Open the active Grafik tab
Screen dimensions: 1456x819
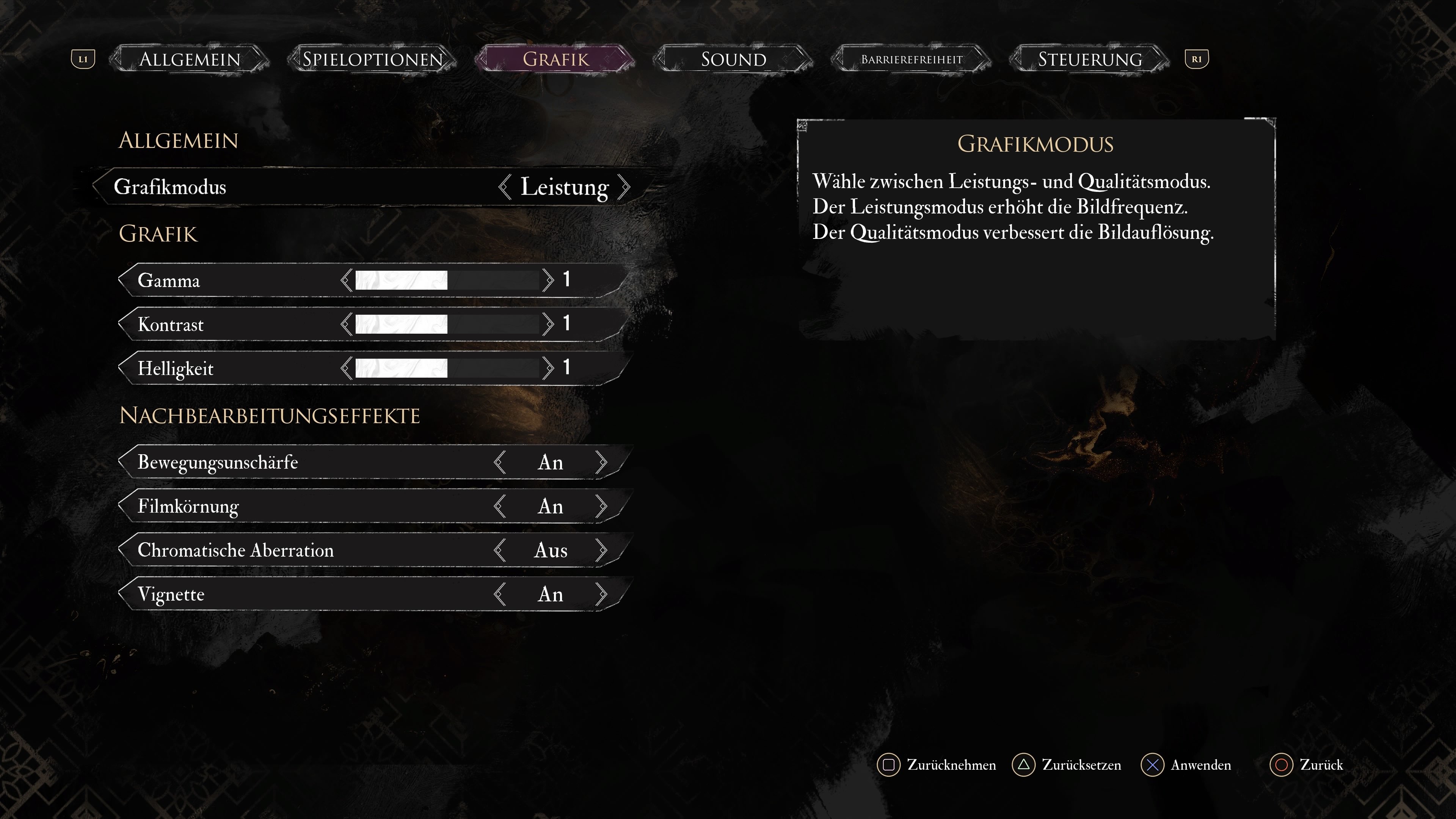tap(555, 60)
